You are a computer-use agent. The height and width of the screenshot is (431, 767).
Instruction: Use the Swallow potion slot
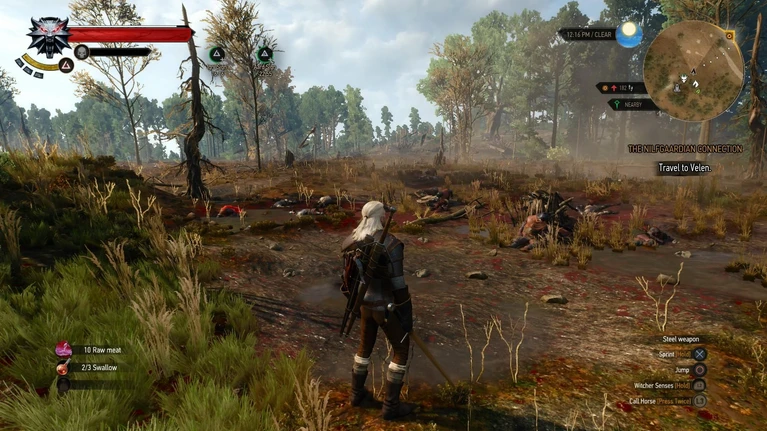[x=64, y=368]
